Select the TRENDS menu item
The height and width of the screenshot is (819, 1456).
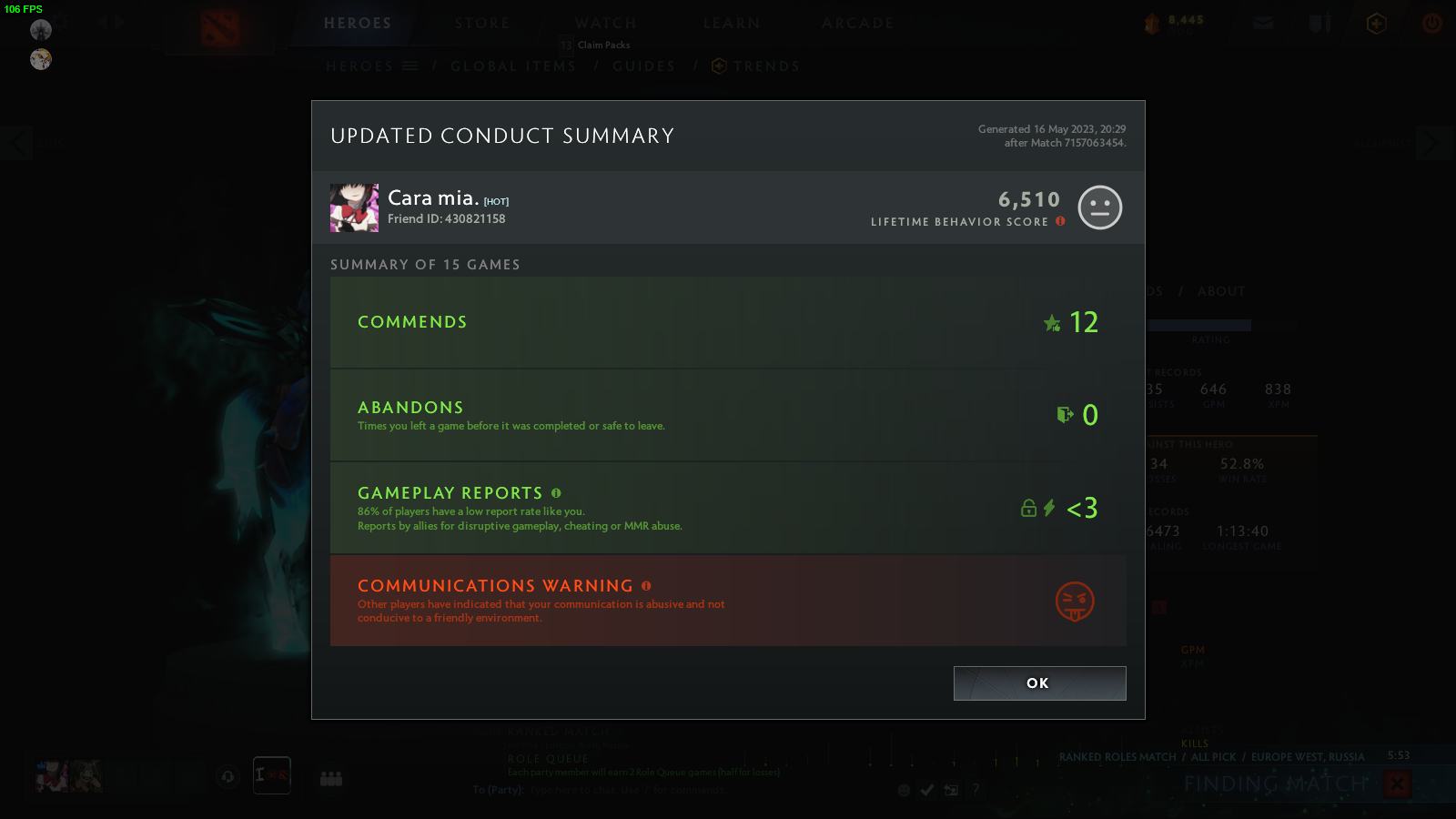pos(767,66)
